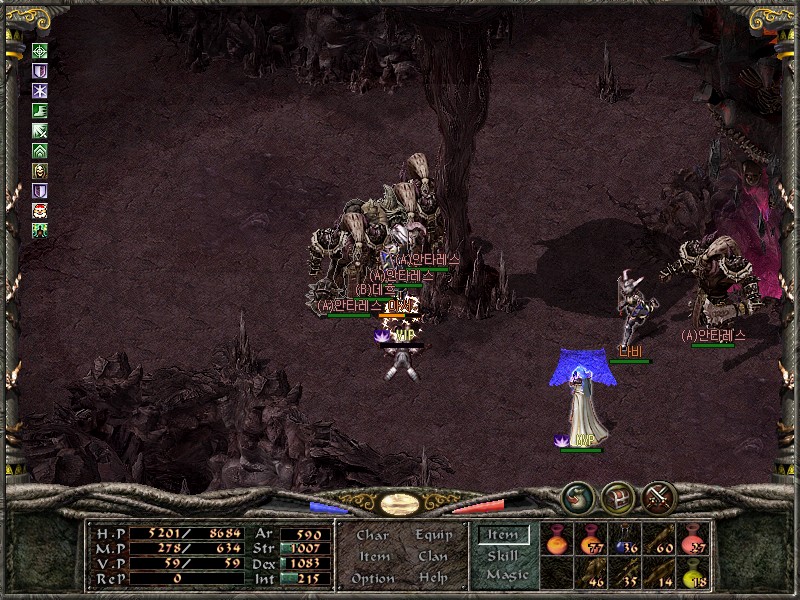The height and width of the screenshot is (600, 800).
Task: Use the blue potion with count 36
Action: click(x=626, y=540)
